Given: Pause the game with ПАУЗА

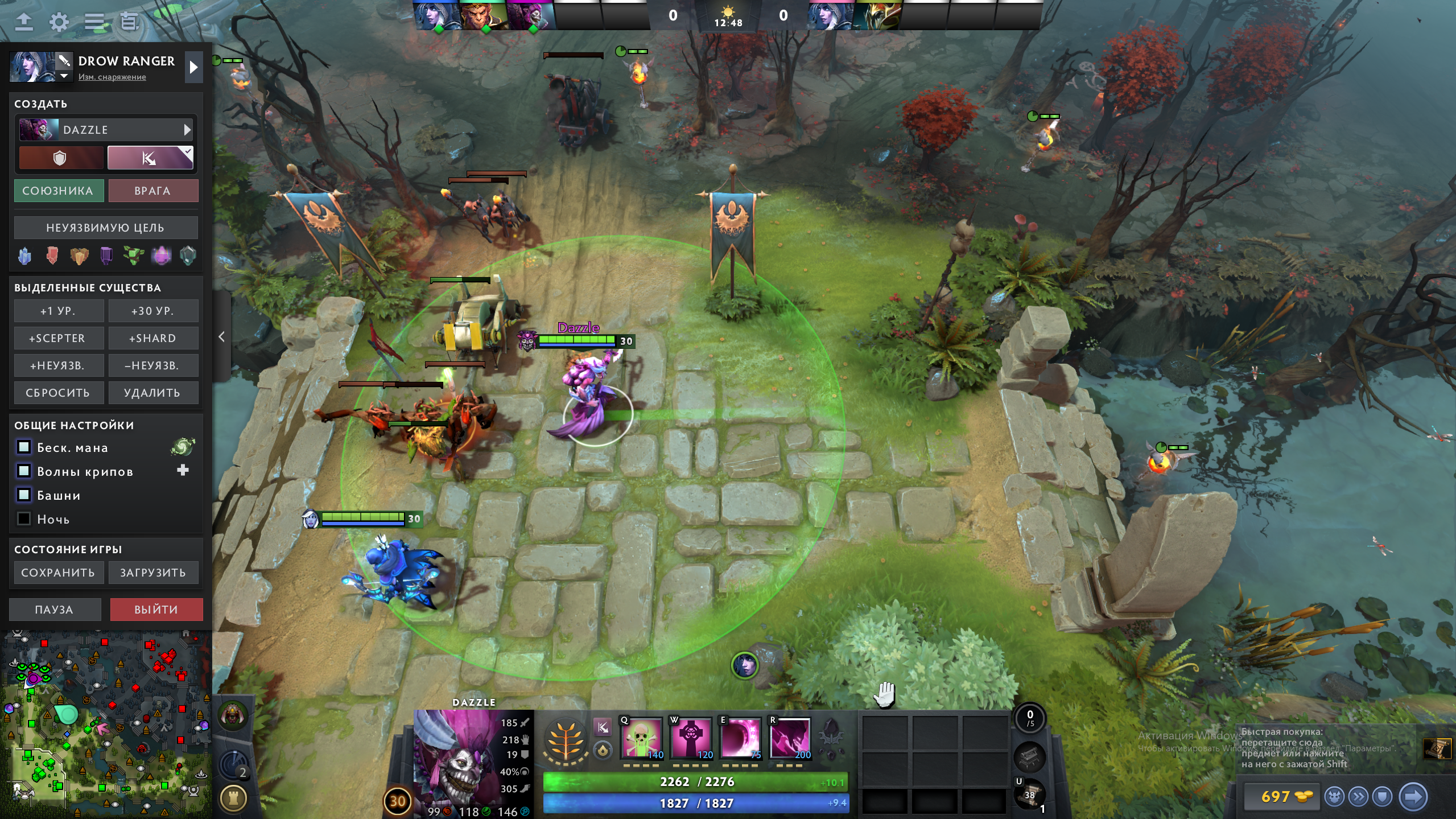Looking at the screenshot, I should [x=55, y=610].
